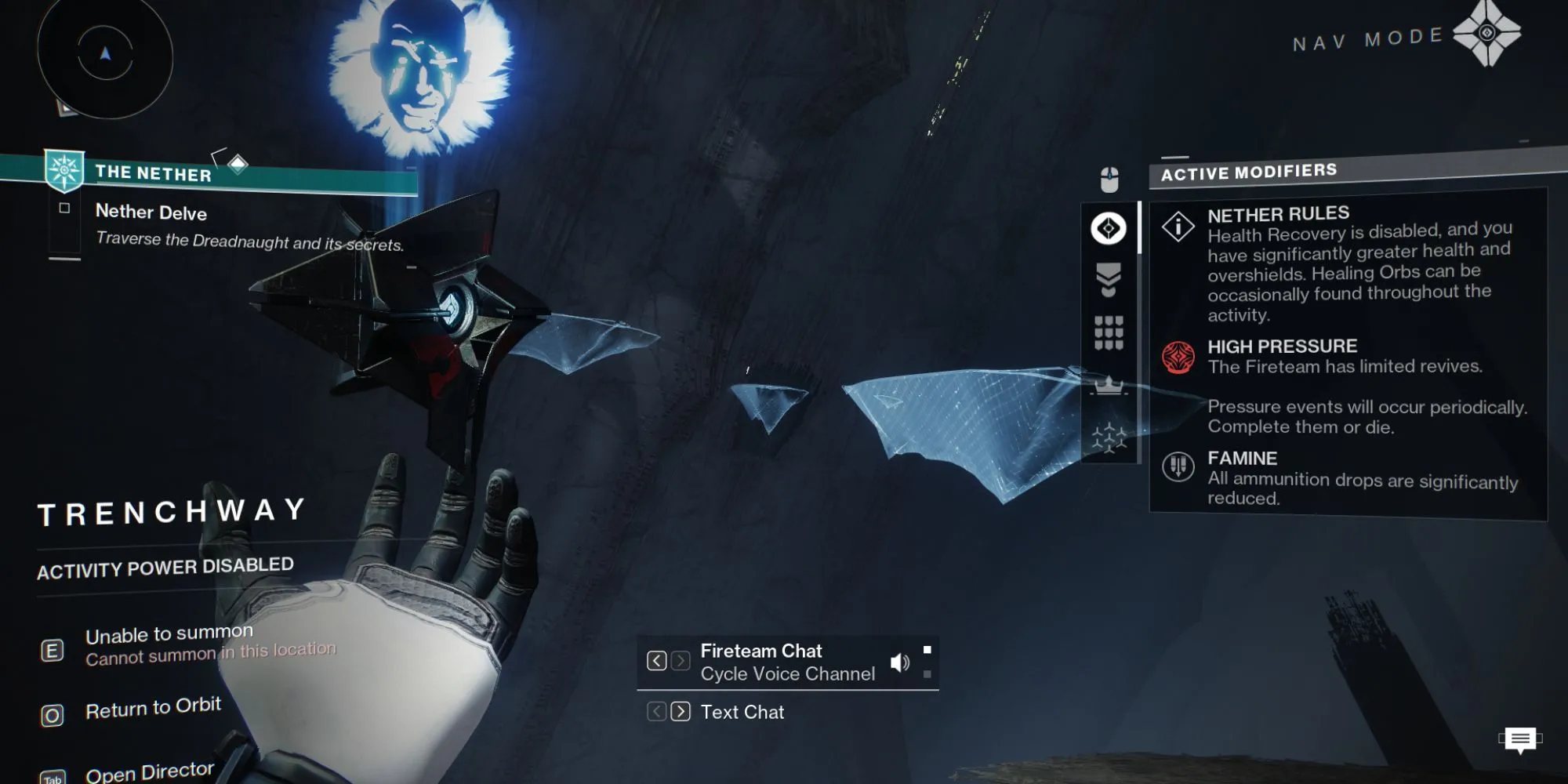Switch to the crown tab

1109,385
